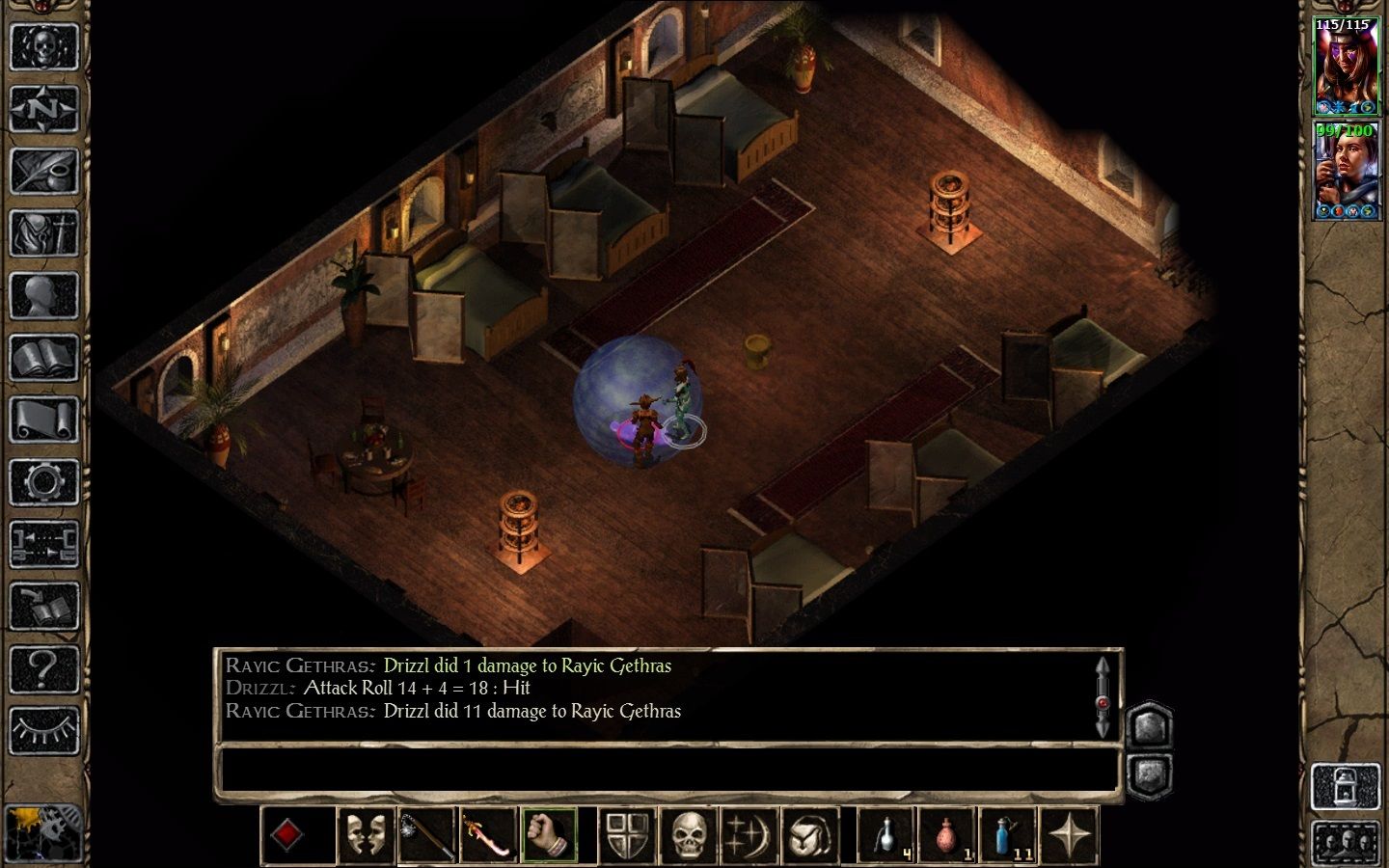The height and width of the screenshot is (868, 1389).
Task: Activate the shield guard action
Action: tap(628, 835)
